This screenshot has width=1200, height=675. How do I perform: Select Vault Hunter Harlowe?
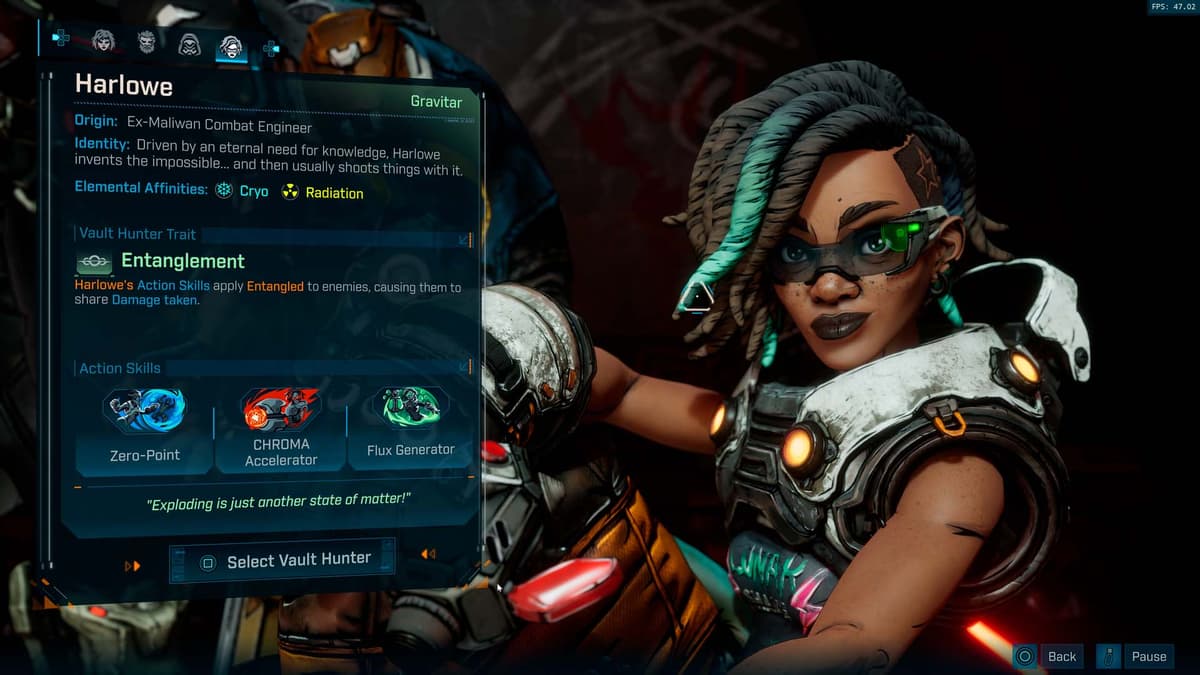[283, 561]
